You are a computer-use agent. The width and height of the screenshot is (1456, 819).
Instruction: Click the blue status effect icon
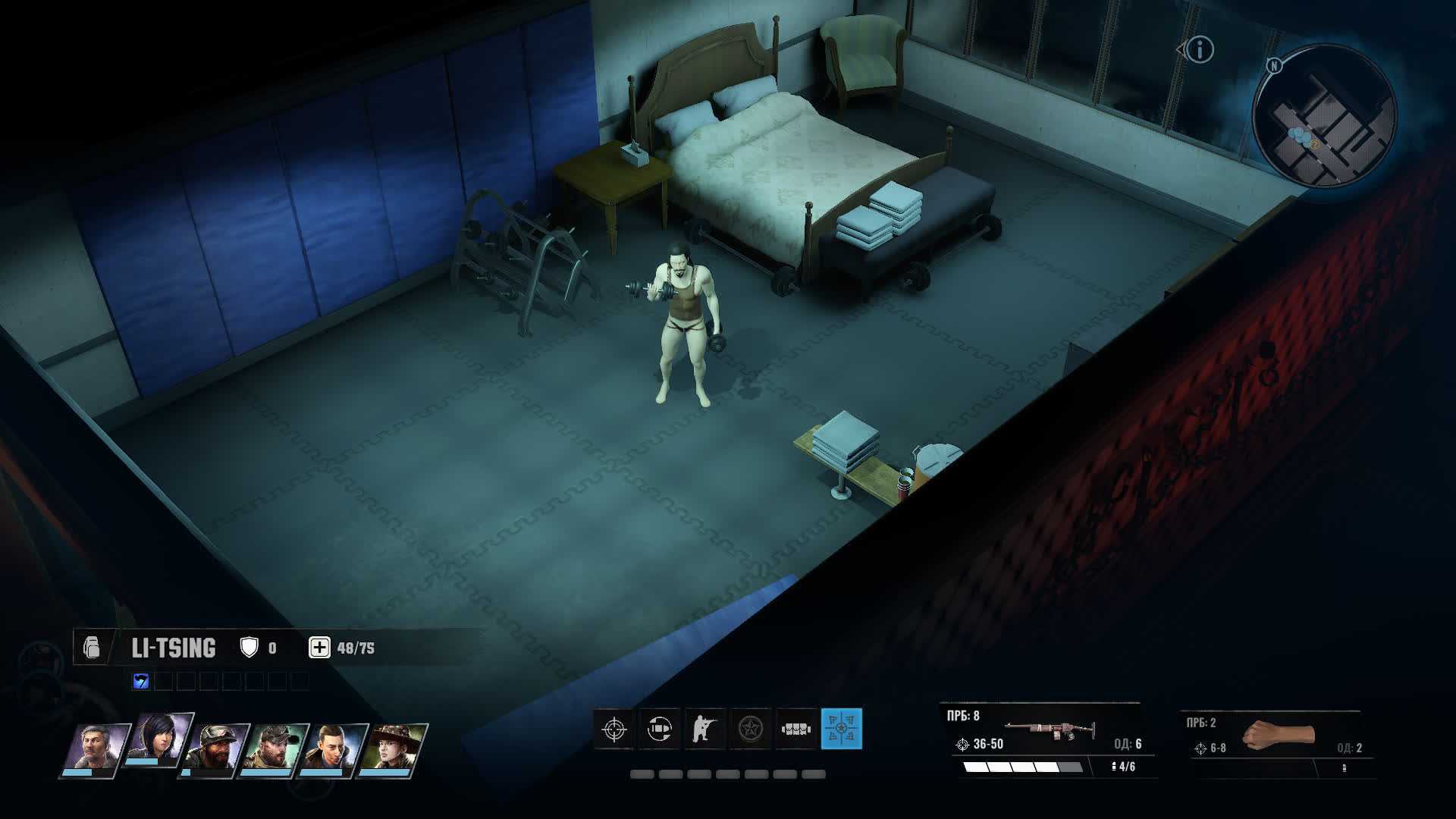(141, 681)
